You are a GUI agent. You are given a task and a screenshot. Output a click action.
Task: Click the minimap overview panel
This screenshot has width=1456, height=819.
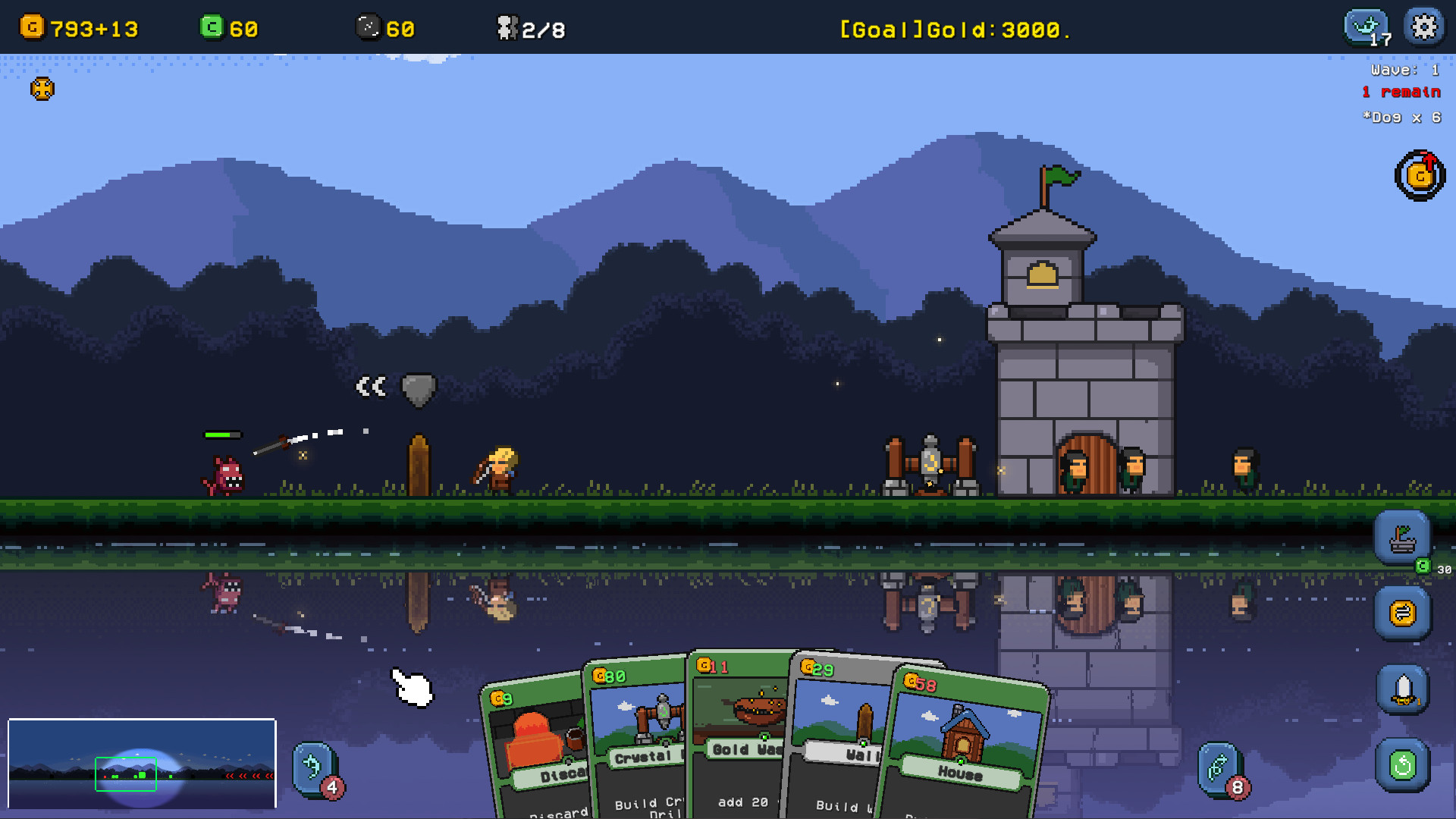142,764
